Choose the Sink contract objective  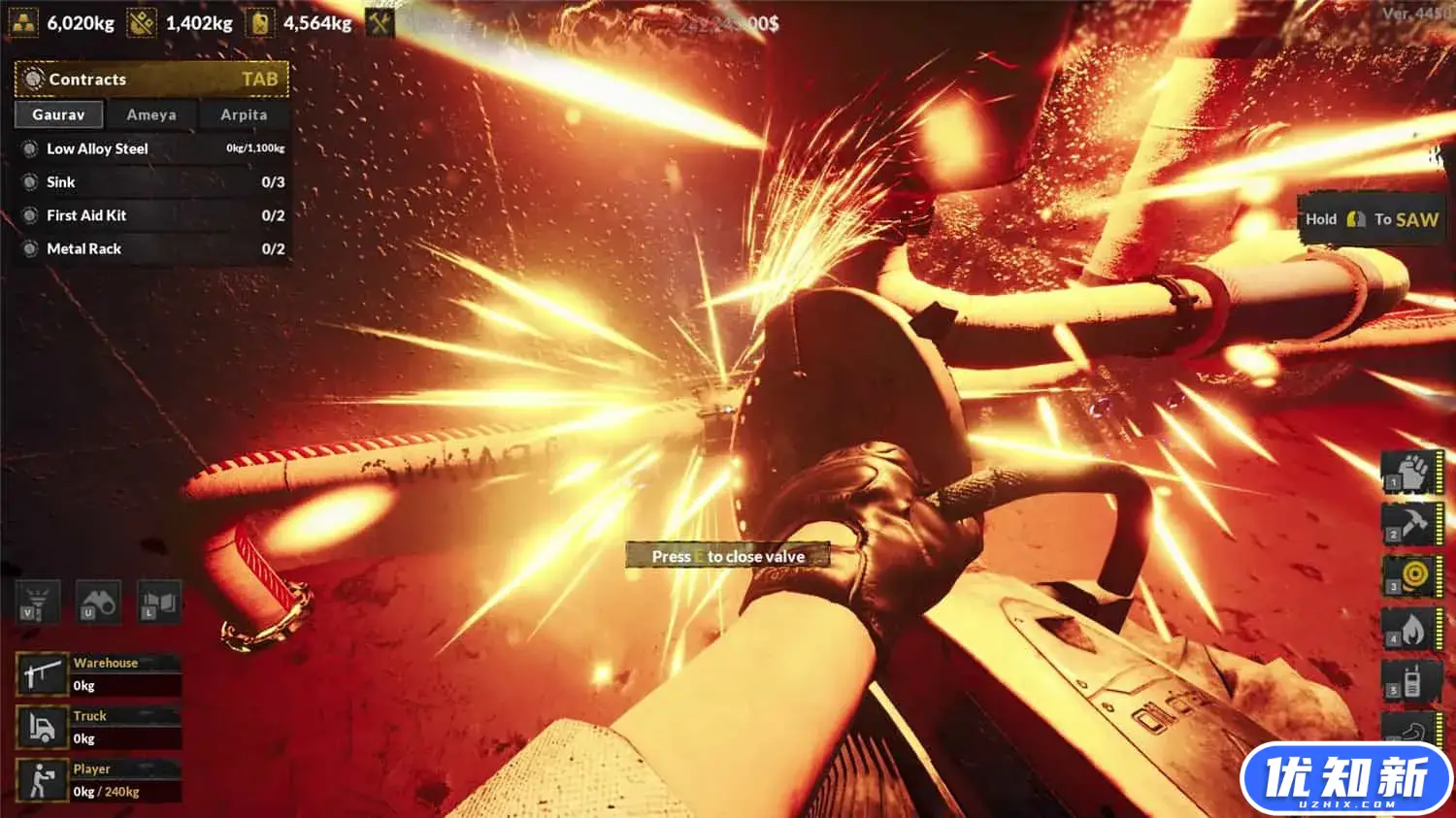(153, 182)
